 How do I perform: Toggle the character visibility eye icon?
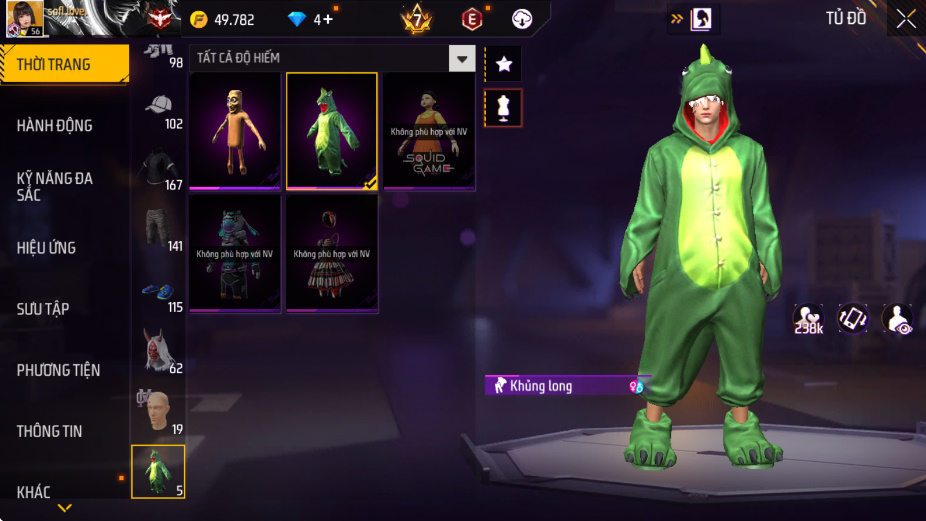[897, 319]
